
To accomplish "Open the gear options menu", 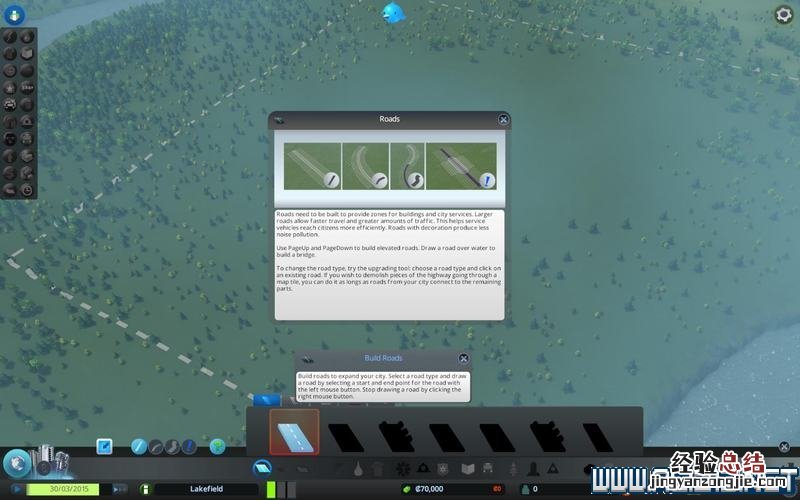I will pos(784,14).
